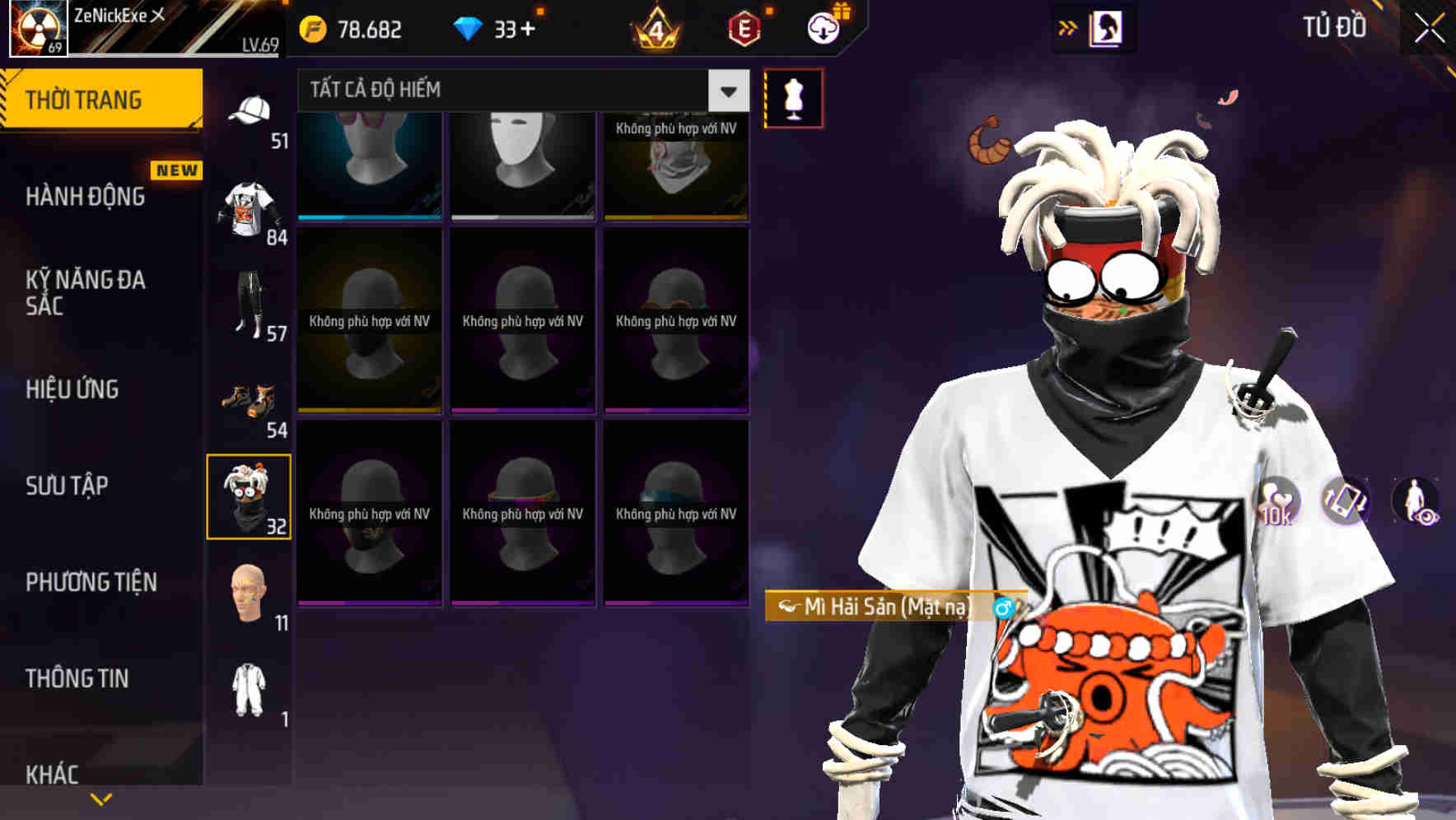Expand the sidebar with the bottom down chevron

tap(100, 798)
